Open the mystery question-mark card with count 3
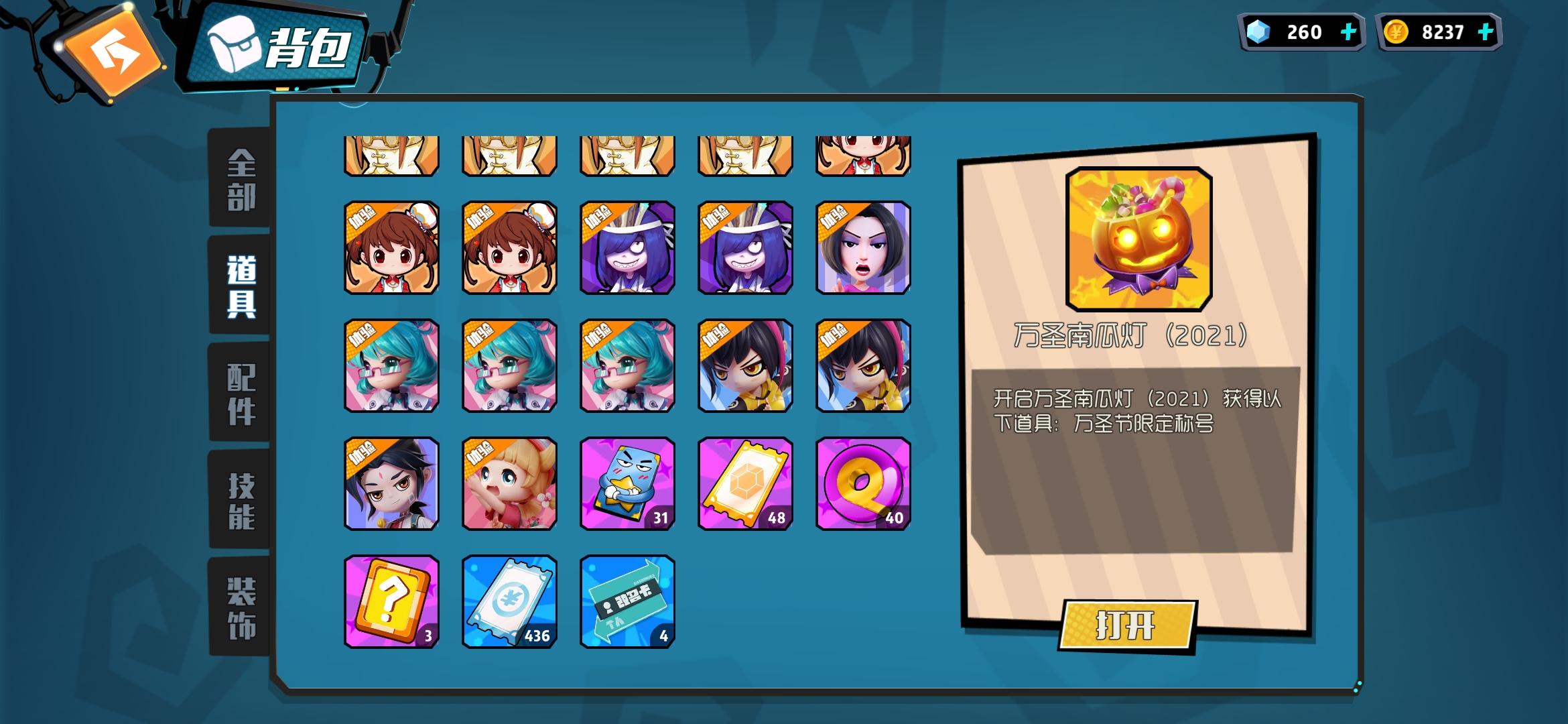Viewport: 1568px width, 724px height. coord(391,603)
